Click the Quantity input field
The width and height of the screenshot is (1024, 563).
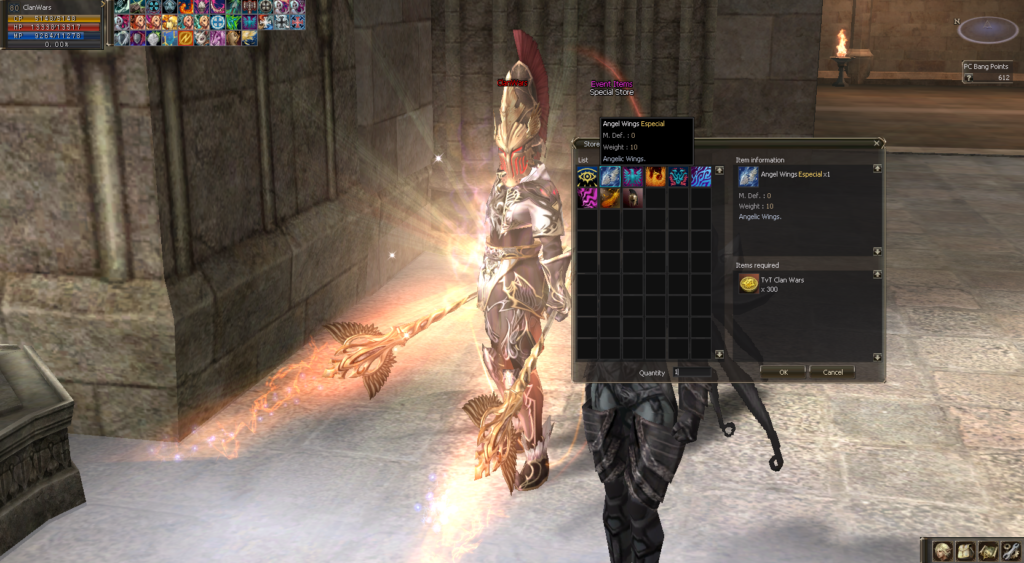click(x=693, y=372)
